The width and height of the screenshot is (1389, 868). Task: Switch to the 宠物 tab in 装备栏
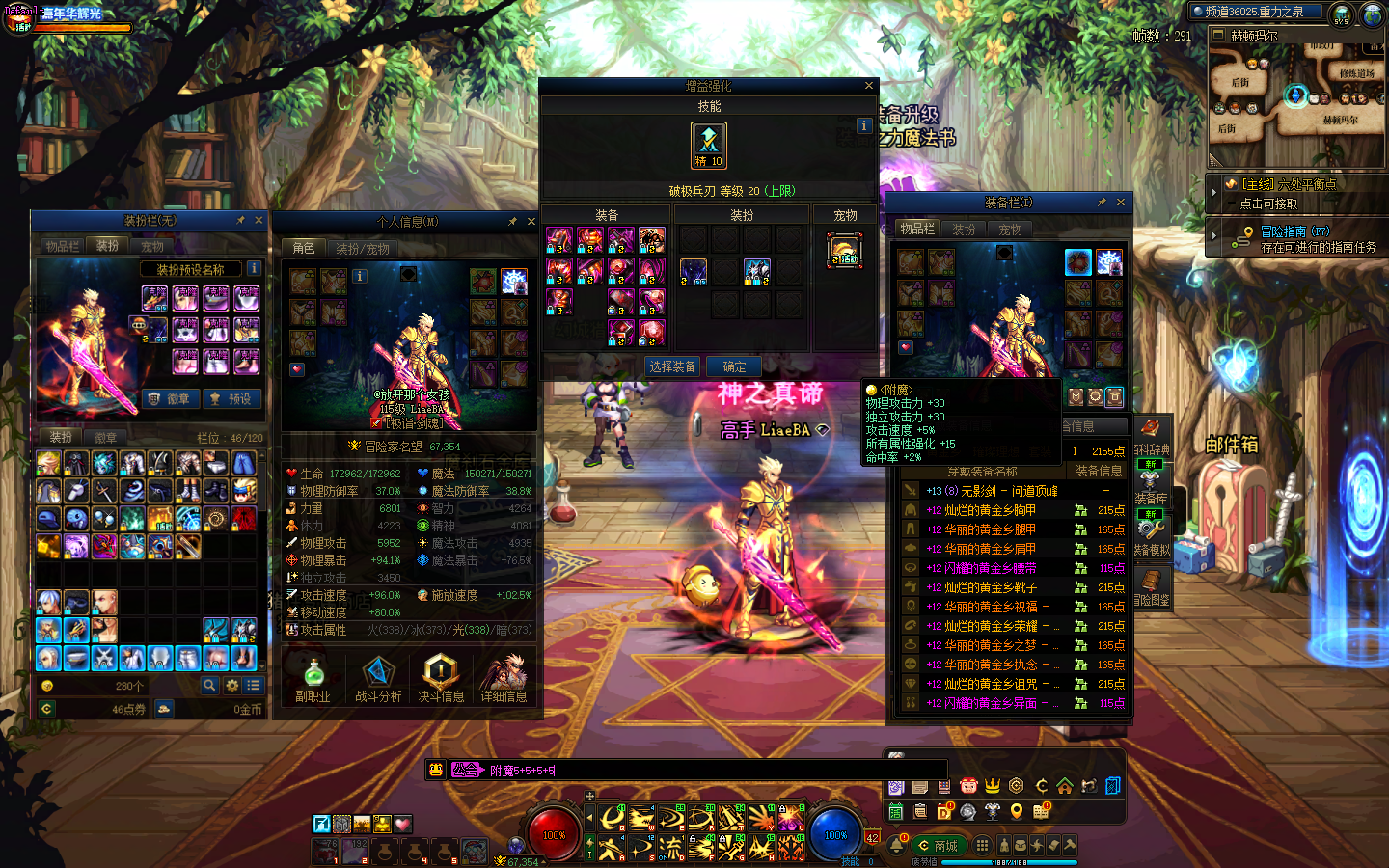(x=1010, y=230)
